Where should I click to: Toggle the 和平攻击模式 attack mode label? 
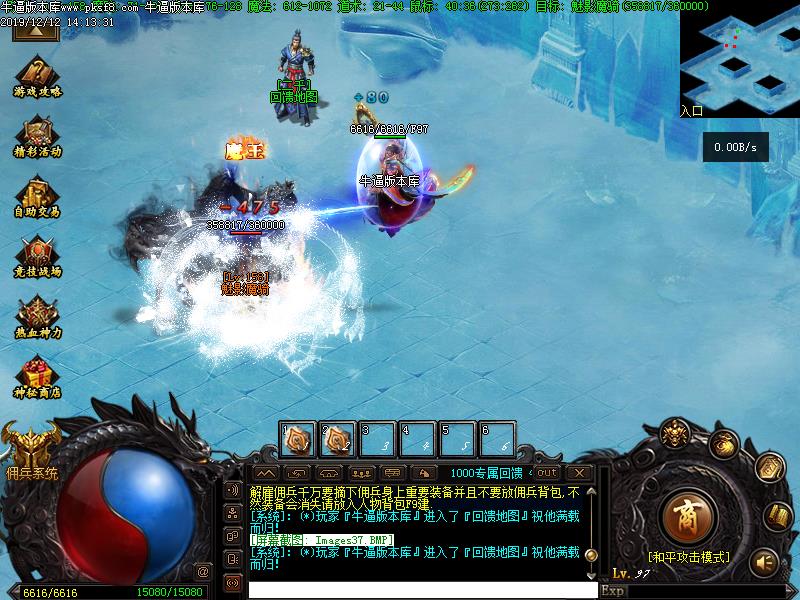point(688,557)
